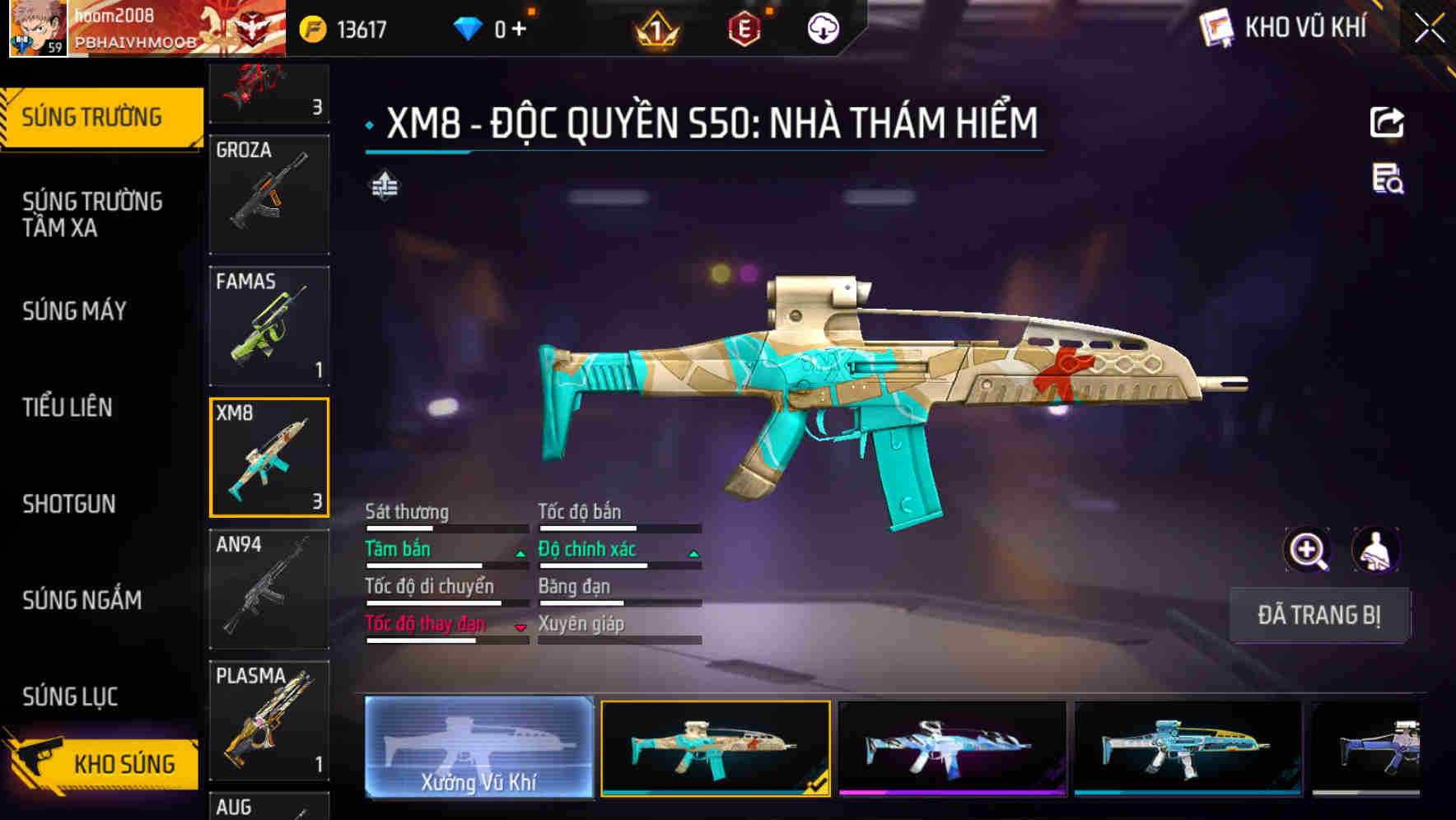Select the AN94 weapon entry
Viewport: 1456px width, 820px height.
tap(268, 589)
